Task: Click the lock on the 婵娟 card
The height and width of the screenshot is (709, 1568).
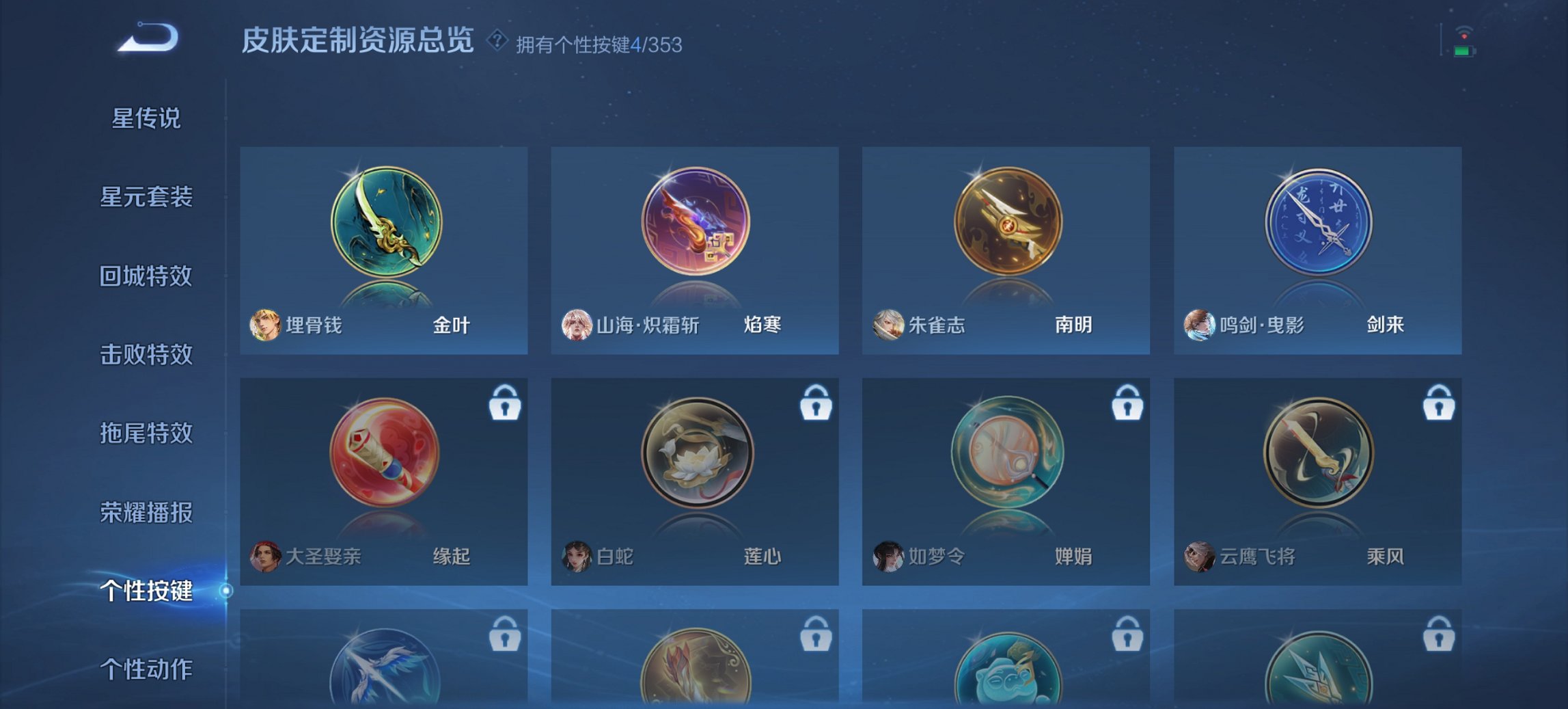Action: click(x=1127, y=405)
